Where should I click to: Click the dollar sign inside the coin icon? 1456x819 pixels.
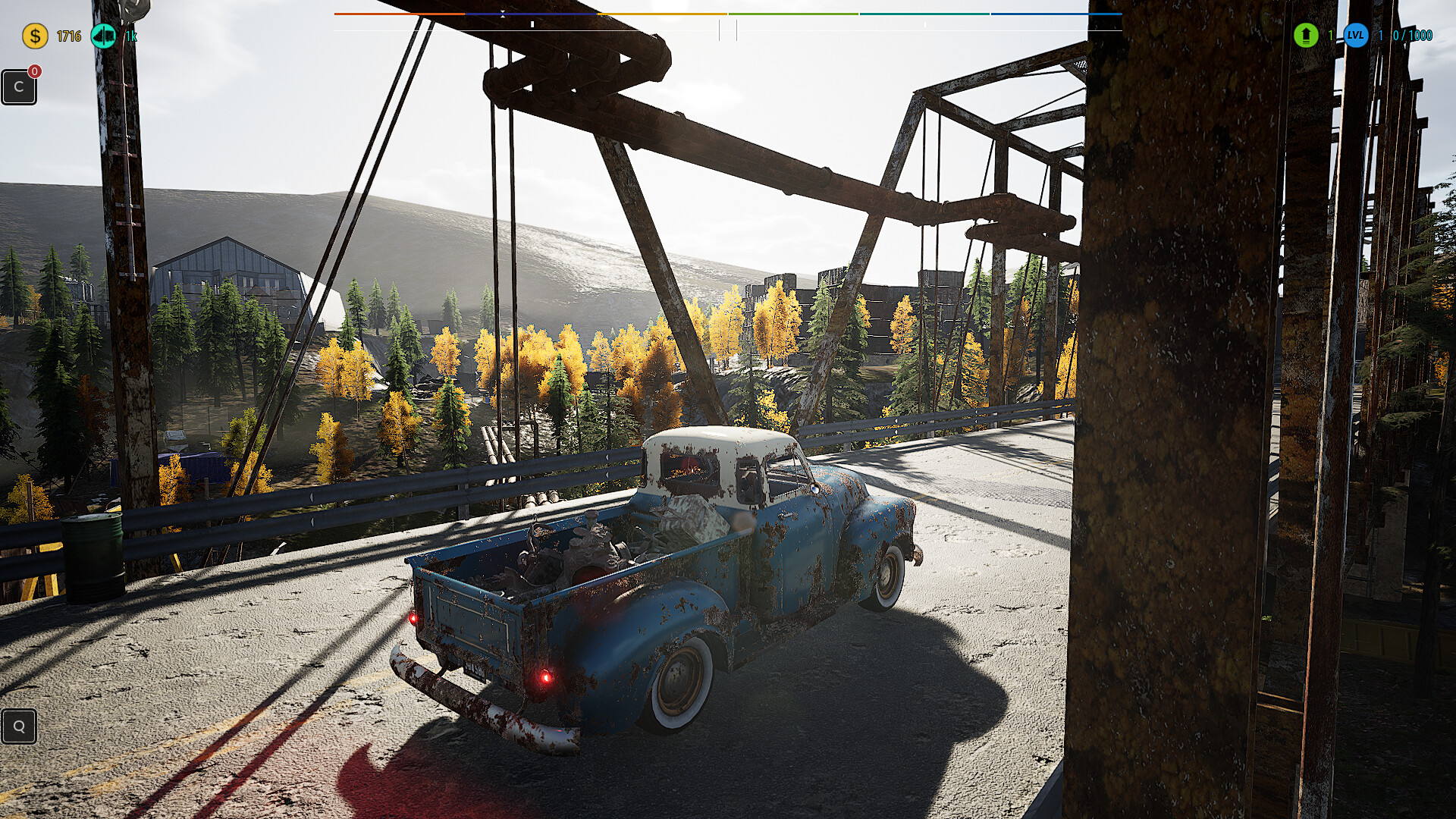(x=34, y=34)
